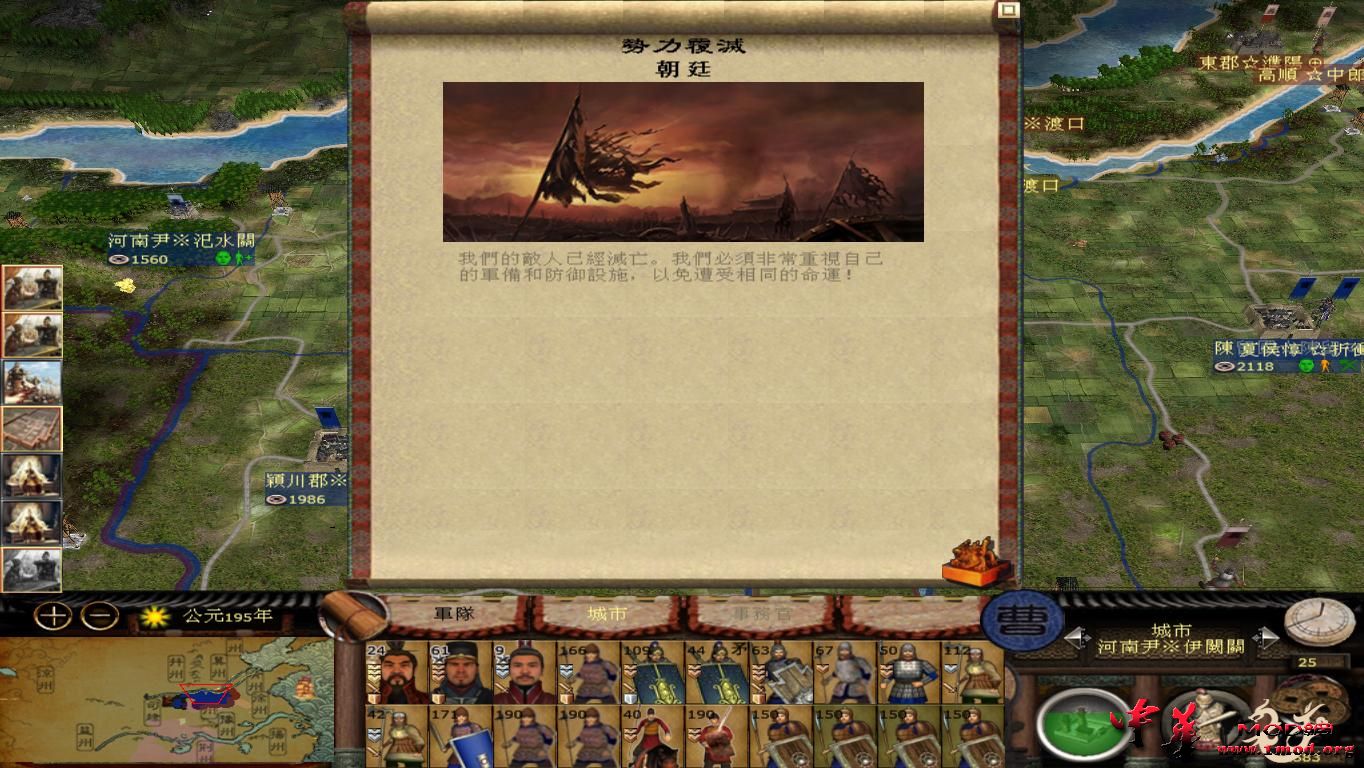Viewport: 1364px width, 768px height.
Task: Click the sun season indicator on the timeline bar
Action: tap(154, 616)
